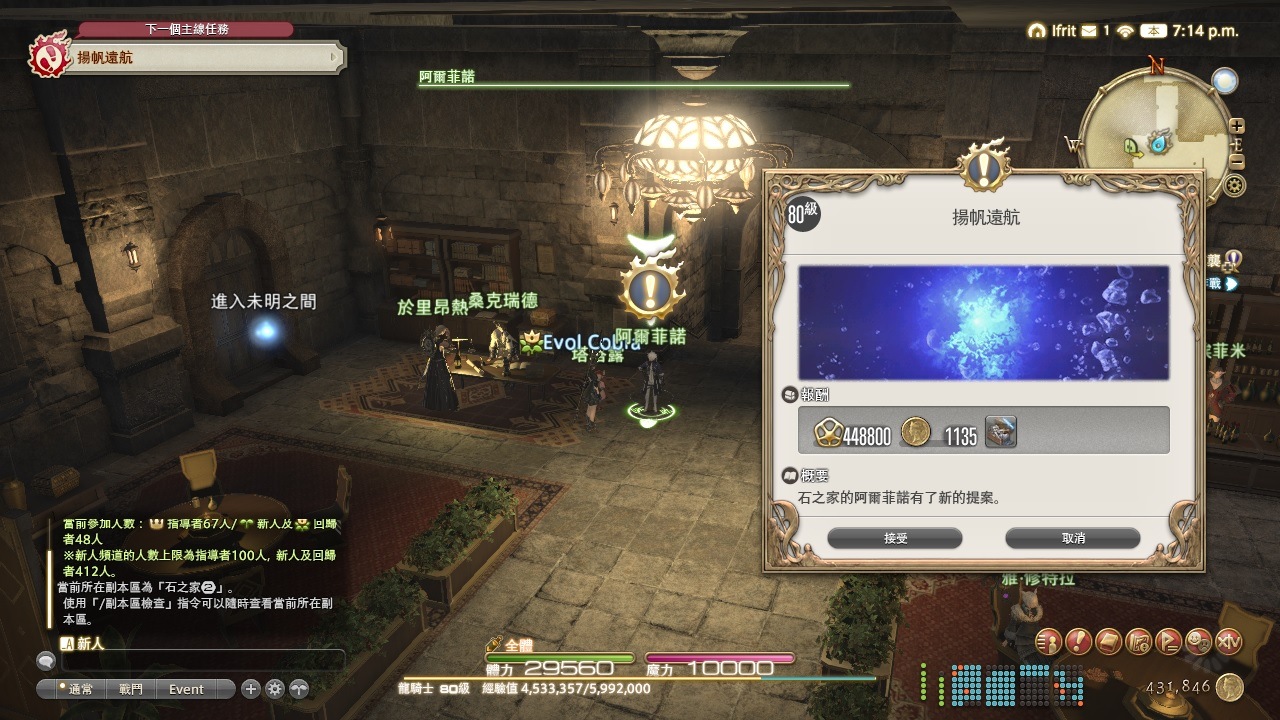Open the mail envelope notification icon
This screenshot has width=1280, height=720.
click(x=1089, y=31)
